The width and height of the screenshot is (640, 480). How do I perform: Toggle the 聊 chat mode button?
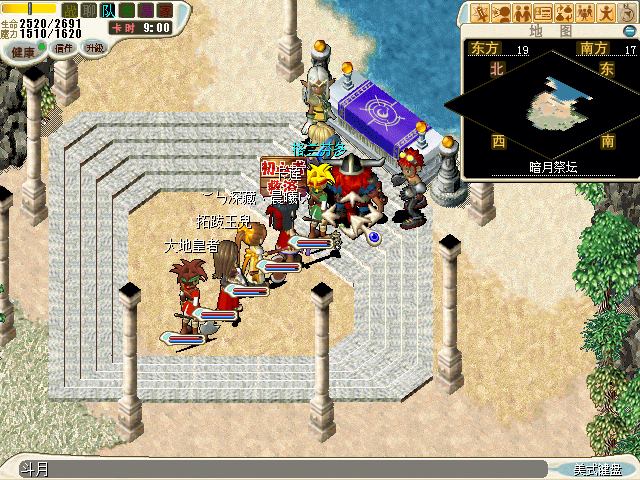pyautogui.click(x=90, y=9)
